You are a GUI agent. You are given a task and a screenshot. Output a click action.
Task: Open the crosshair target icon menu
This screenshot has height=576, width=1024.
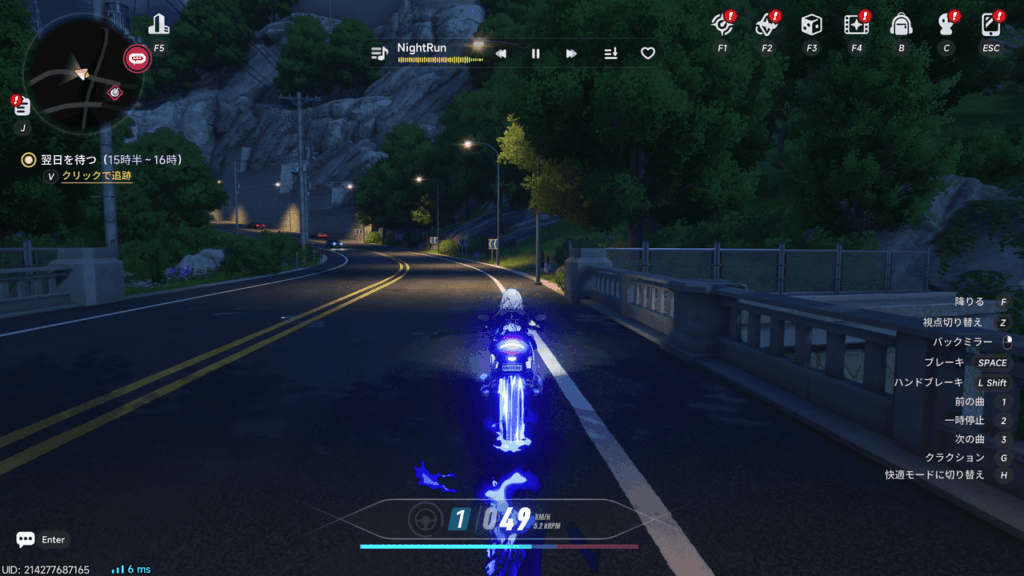point(722,25)
